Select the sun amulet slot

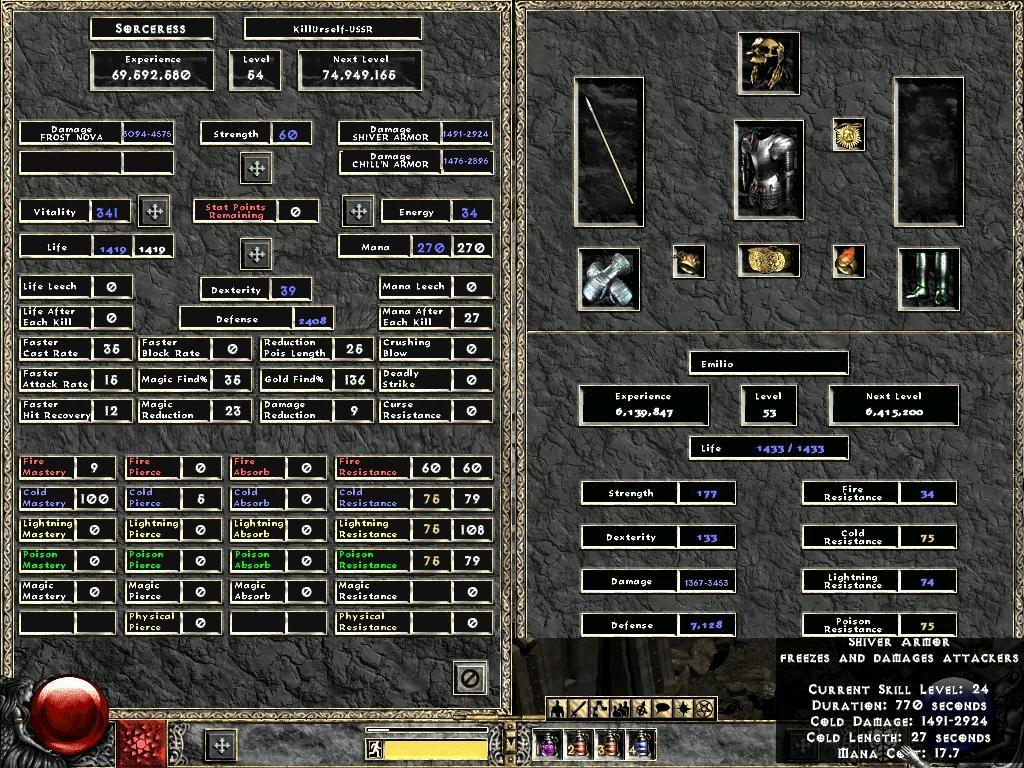(x=848, y=134)
